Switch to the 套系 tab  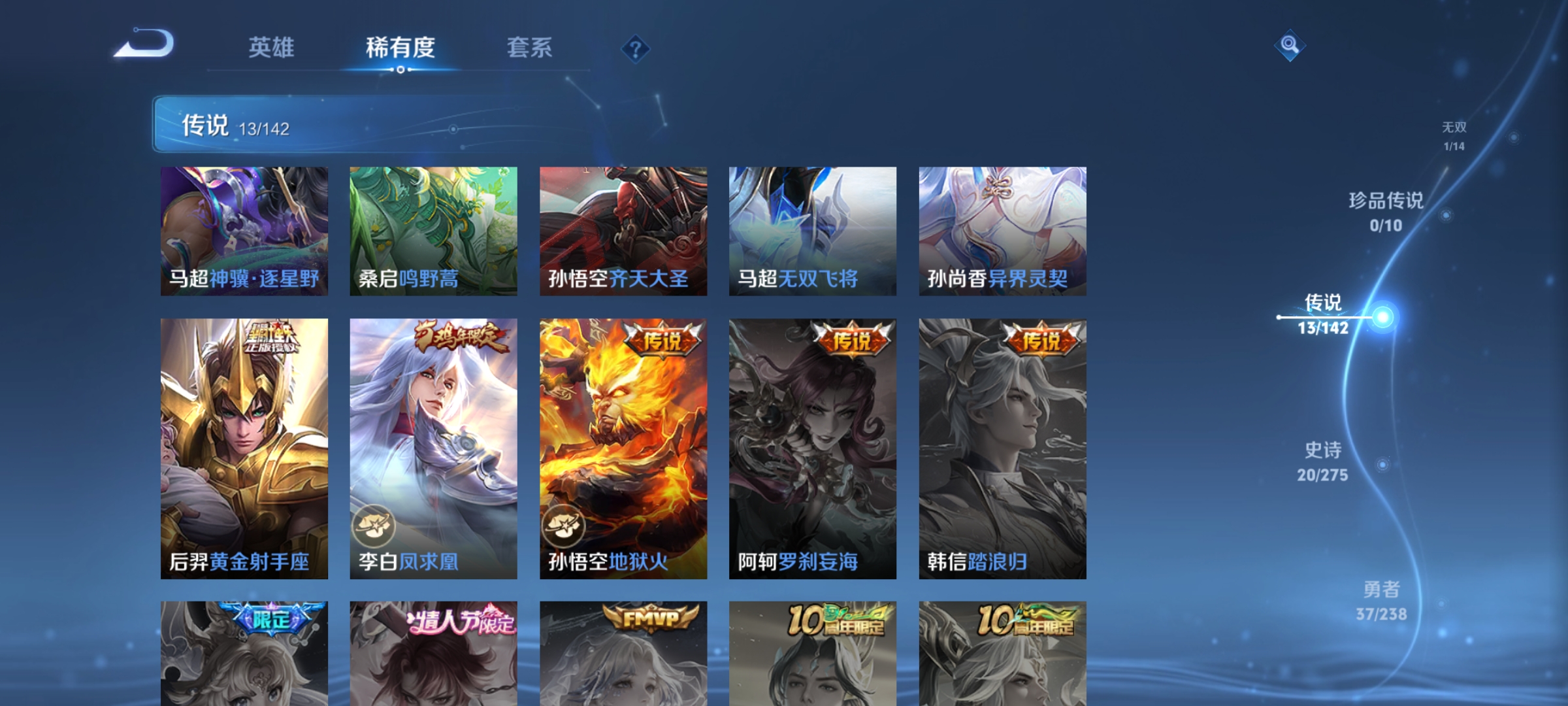529,47
